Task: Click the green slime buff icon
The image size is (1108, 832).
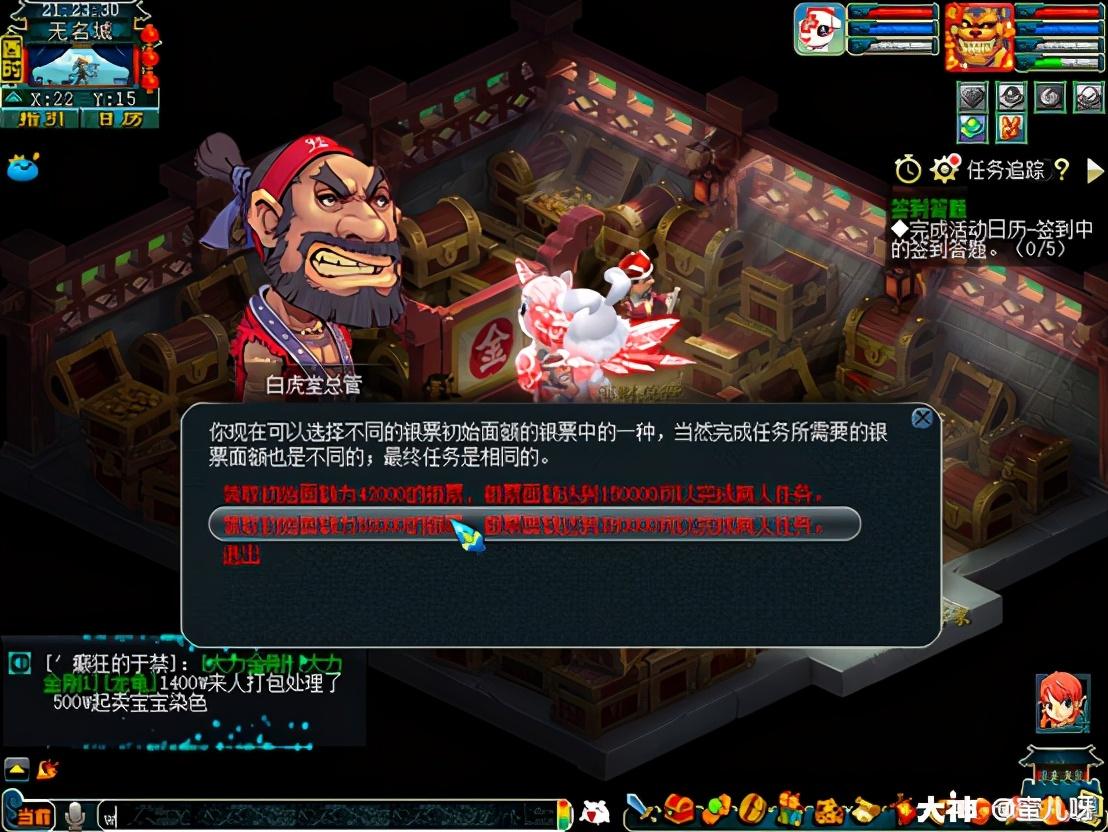Action: [22, 167]
